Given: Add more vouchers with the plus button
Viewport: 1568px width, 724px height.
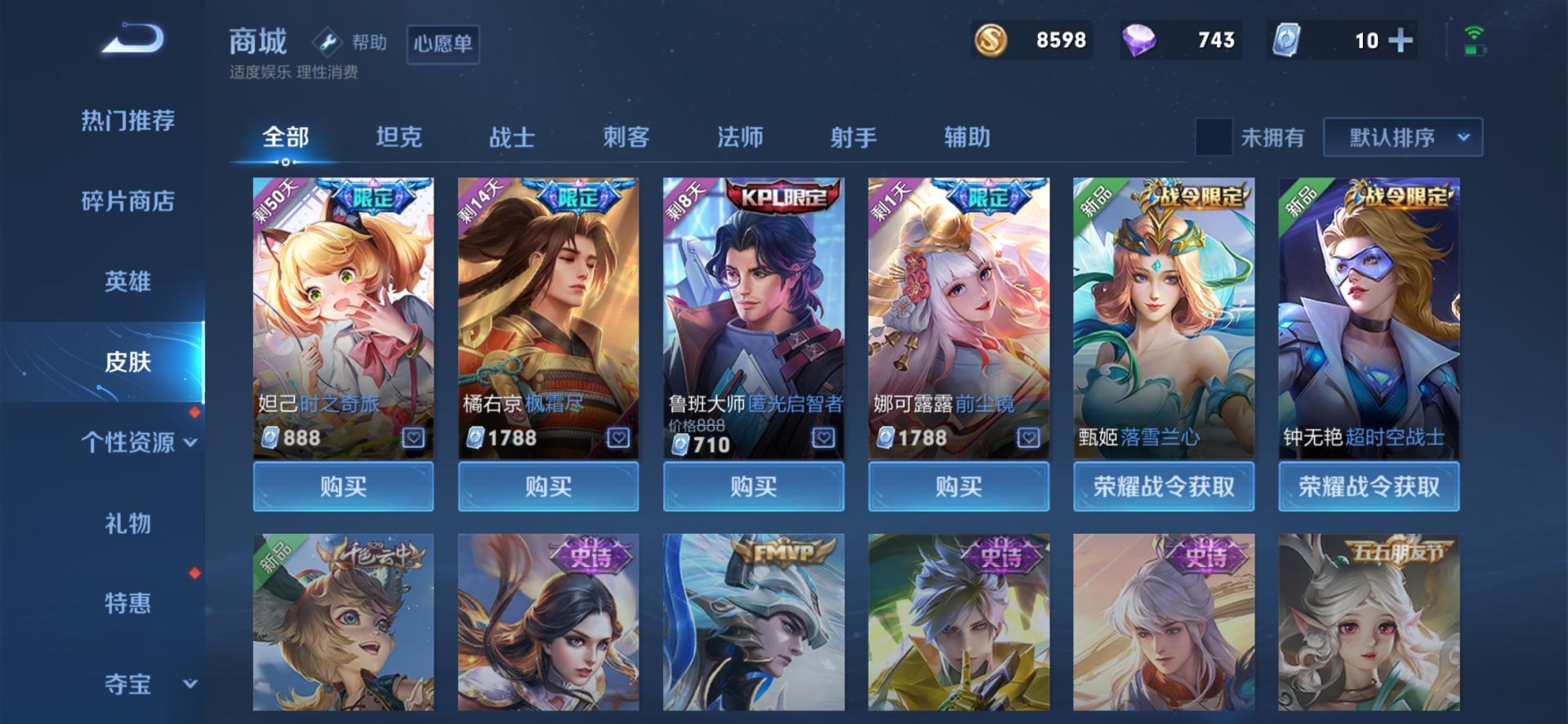Looking at the screenshot, I should [1401, 40].
